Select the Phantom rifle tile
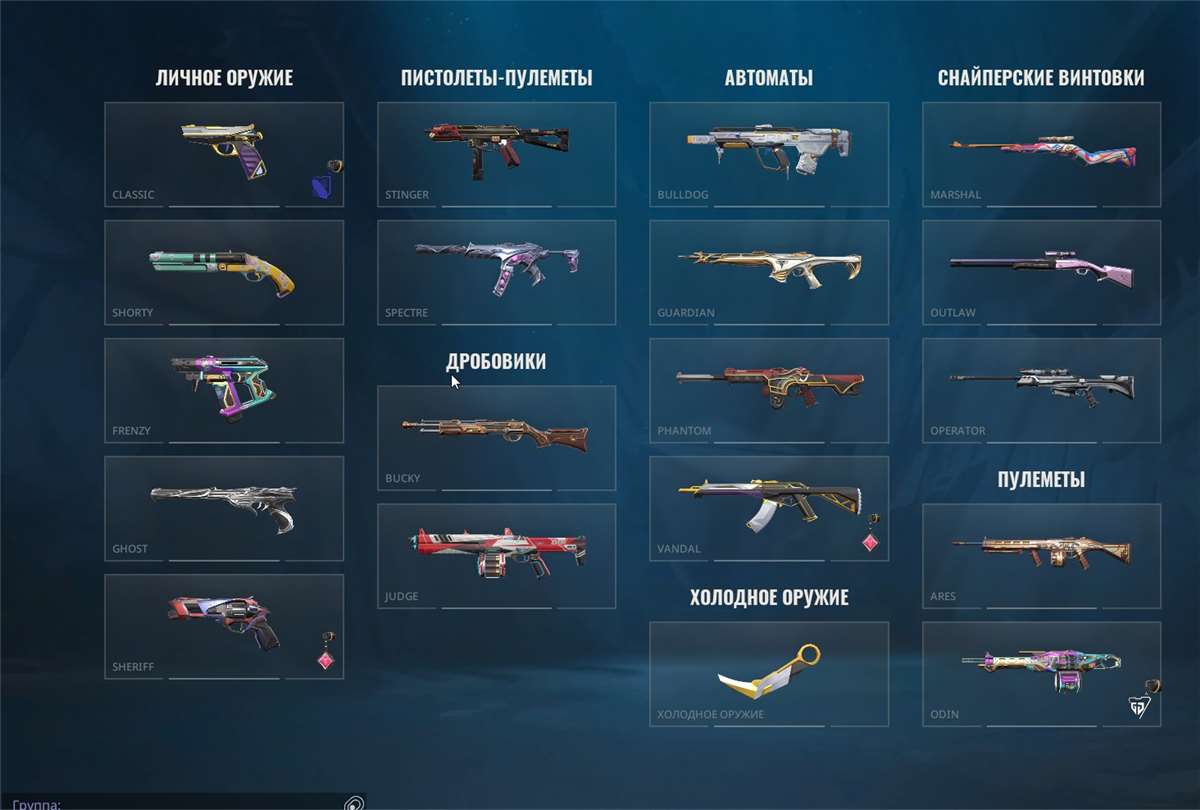 768,390
